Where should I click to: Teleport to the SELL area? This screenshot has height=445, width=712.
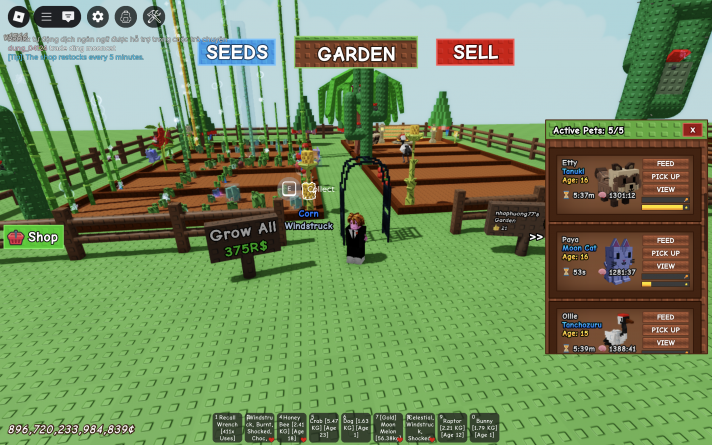[475, 52]
